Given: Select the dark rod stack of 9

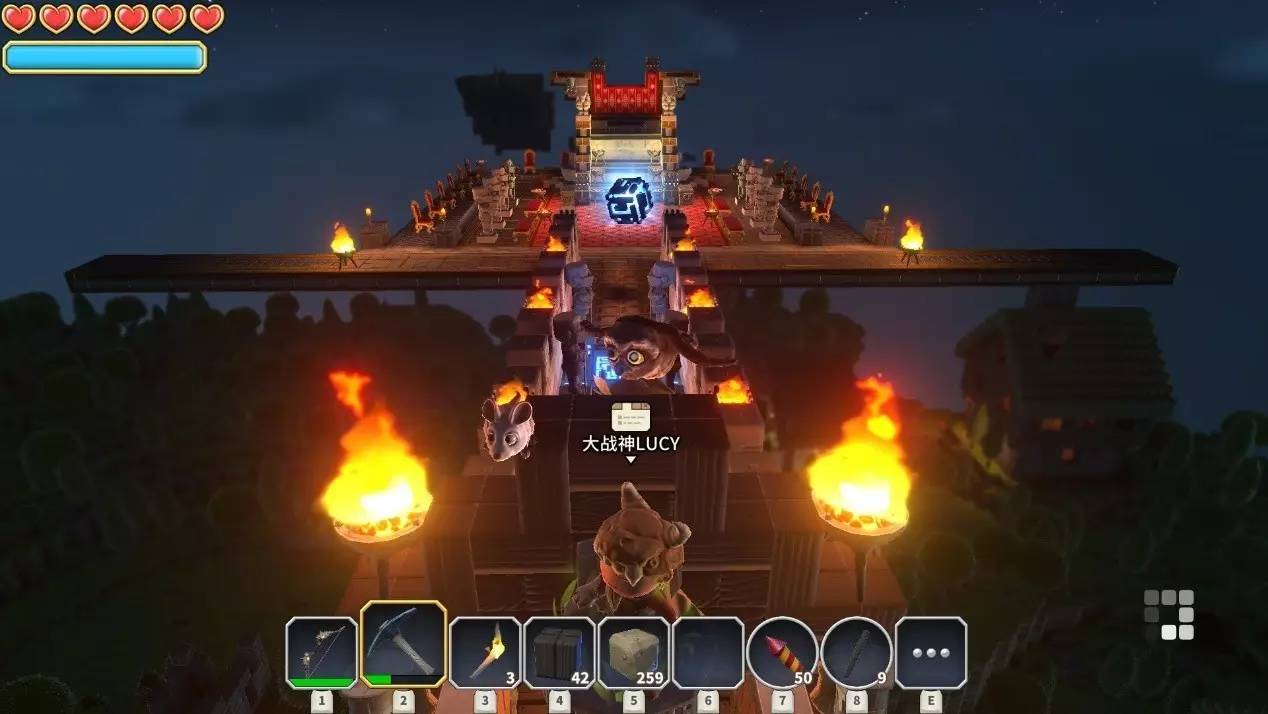Looking at the screenshot, I should click(857, 652).
